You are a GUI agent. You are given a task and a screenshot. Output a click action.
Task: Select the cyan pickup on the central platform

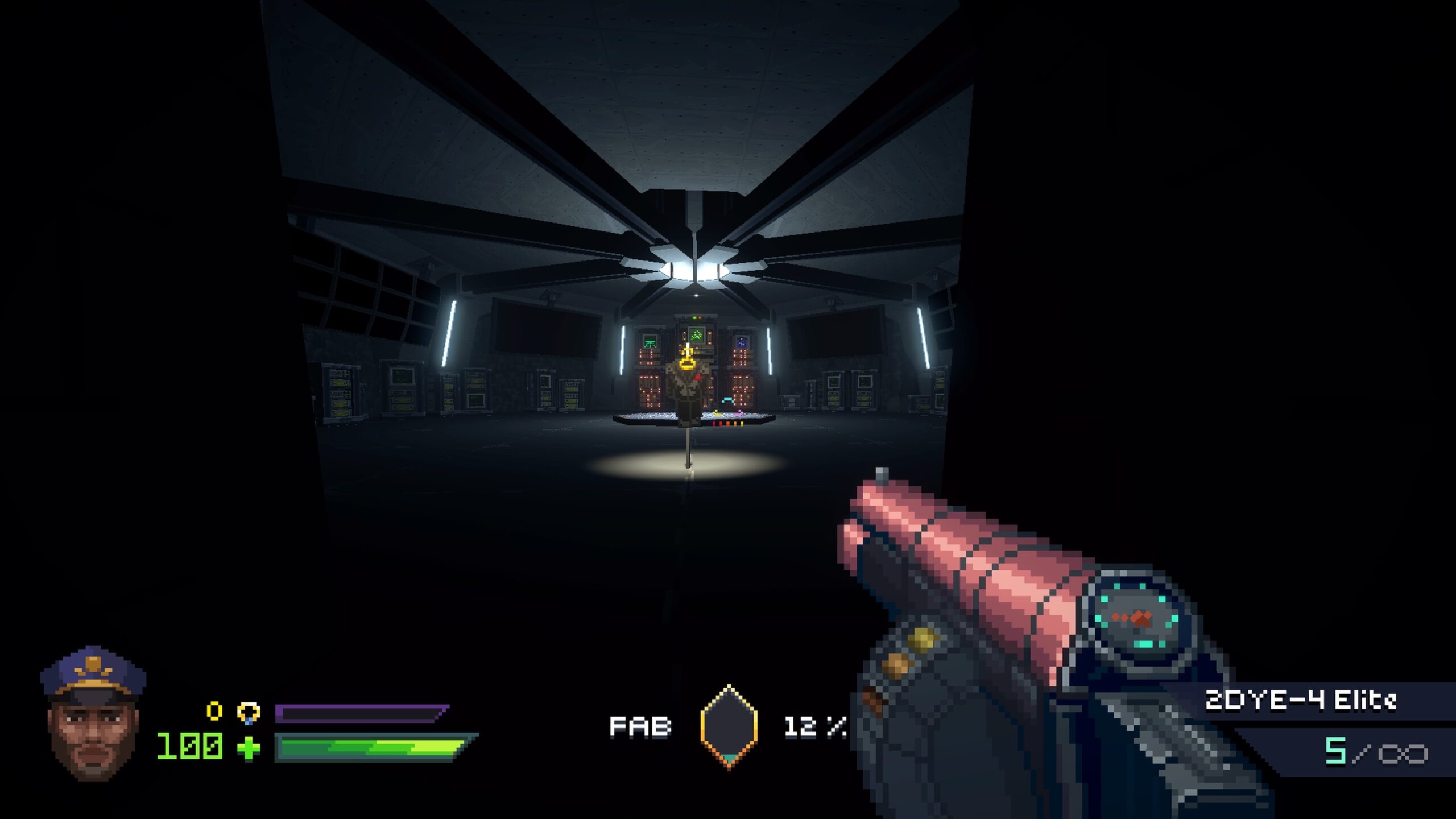click(728, 400)
